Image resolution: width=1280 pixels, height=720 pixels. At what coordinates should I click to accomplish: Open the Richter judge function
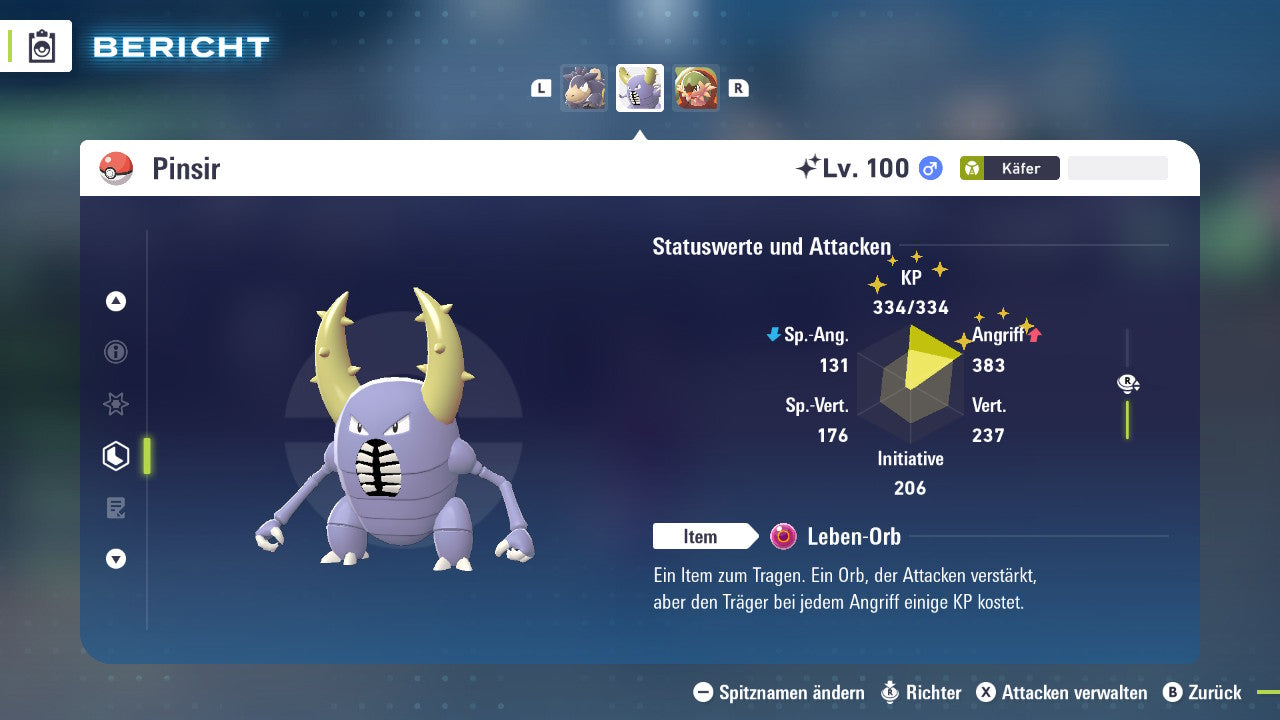(921, 692)
